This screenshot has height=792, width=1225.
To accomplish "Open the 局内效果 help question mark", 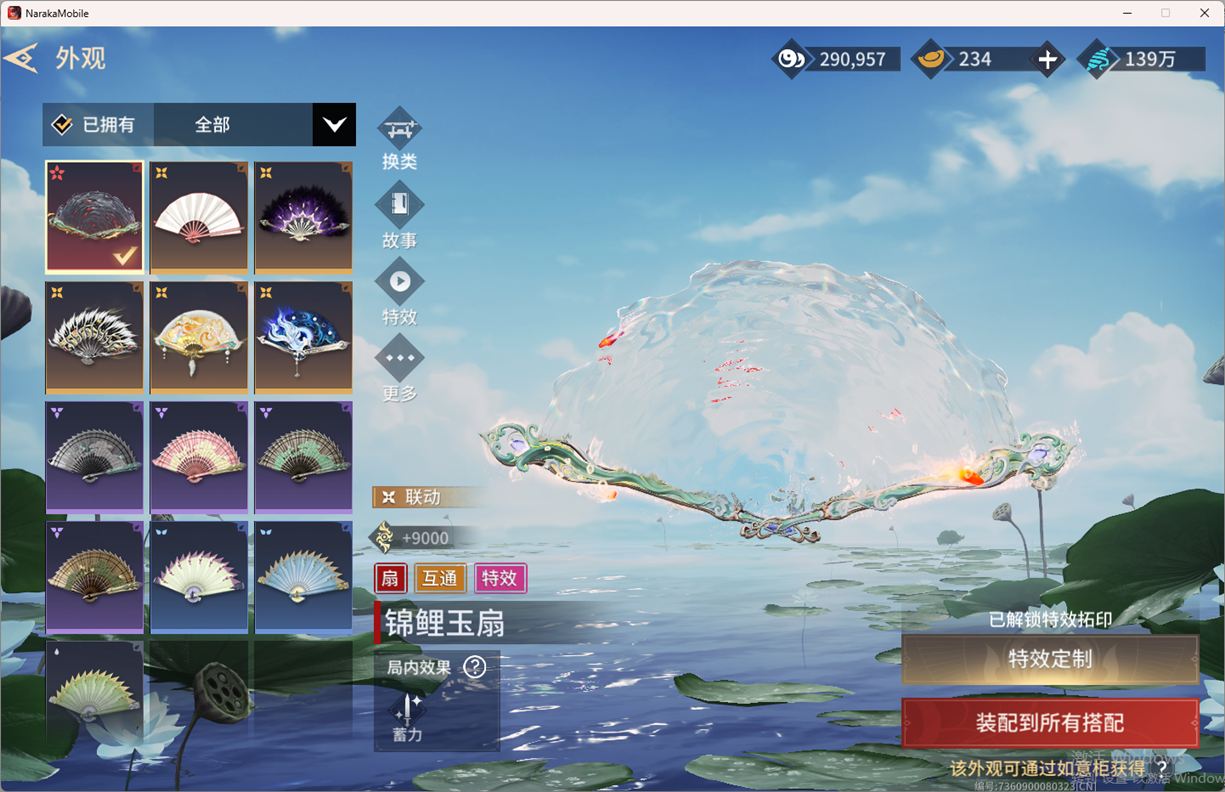I will coord(475,667).
